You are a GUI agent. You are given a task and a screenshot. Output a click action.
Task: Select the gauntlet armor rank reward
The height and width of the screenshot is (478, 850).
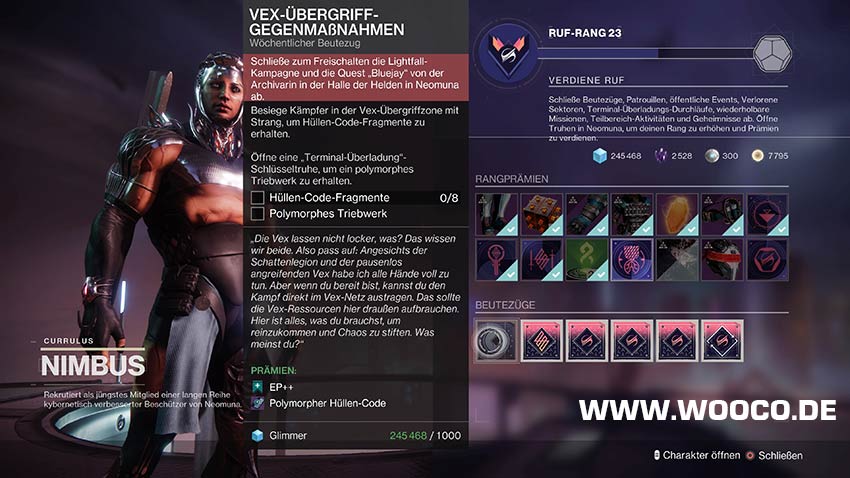pos(586,214)
